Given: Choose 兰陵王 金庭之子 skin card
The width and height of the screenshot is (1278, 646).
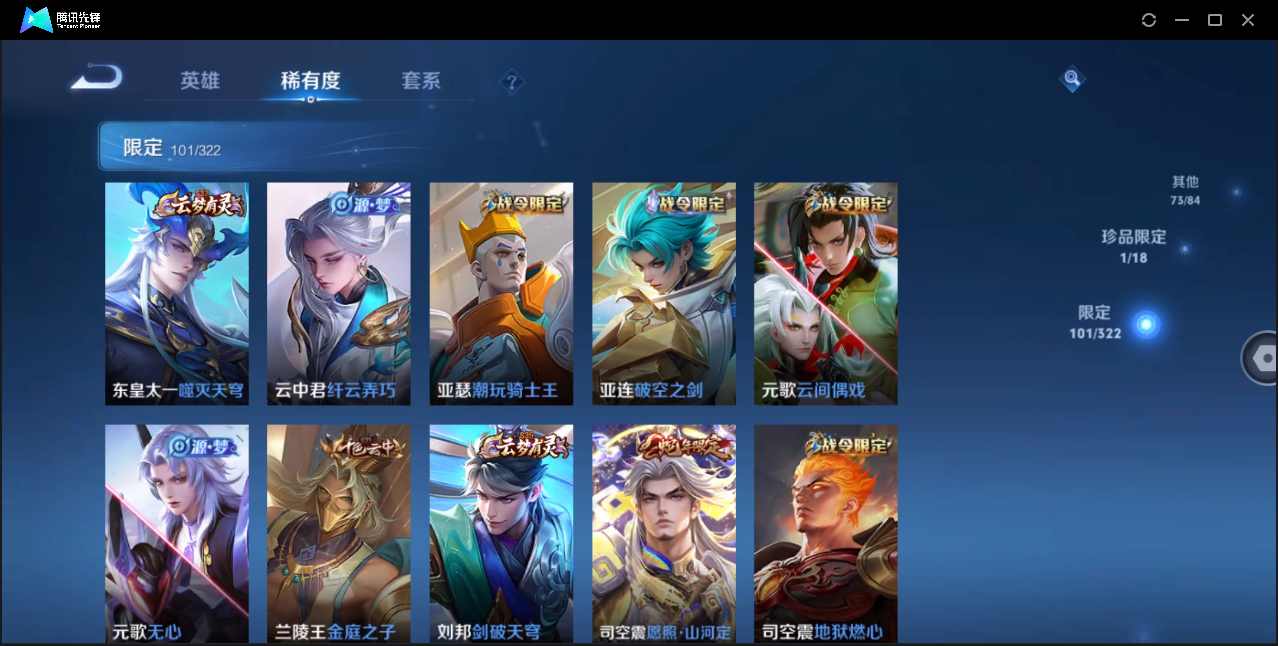Looking at the screenshot, I should (x=339, y=533).
